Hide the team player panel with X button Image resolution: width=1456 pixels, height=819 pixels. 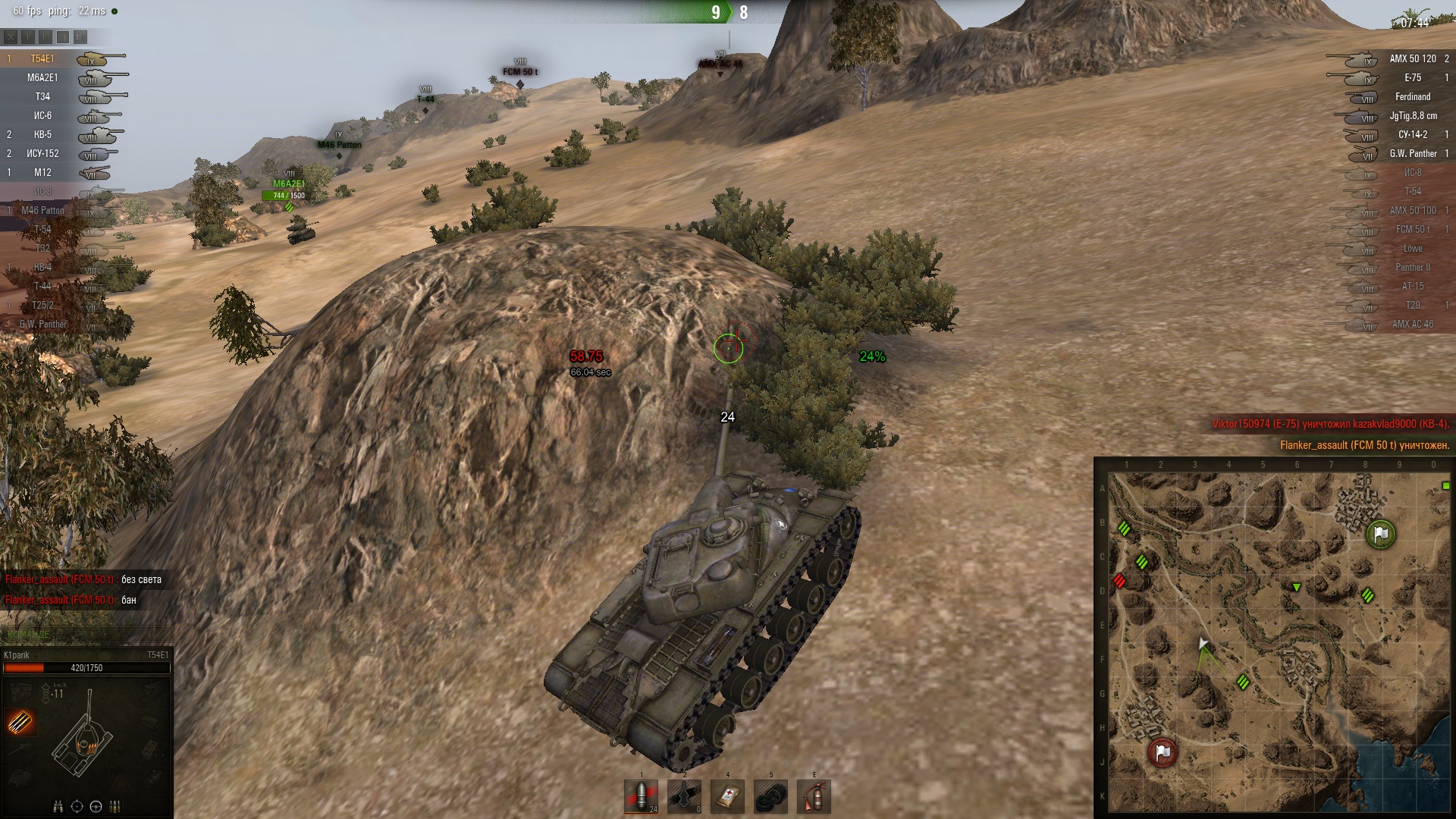(11, 36)
